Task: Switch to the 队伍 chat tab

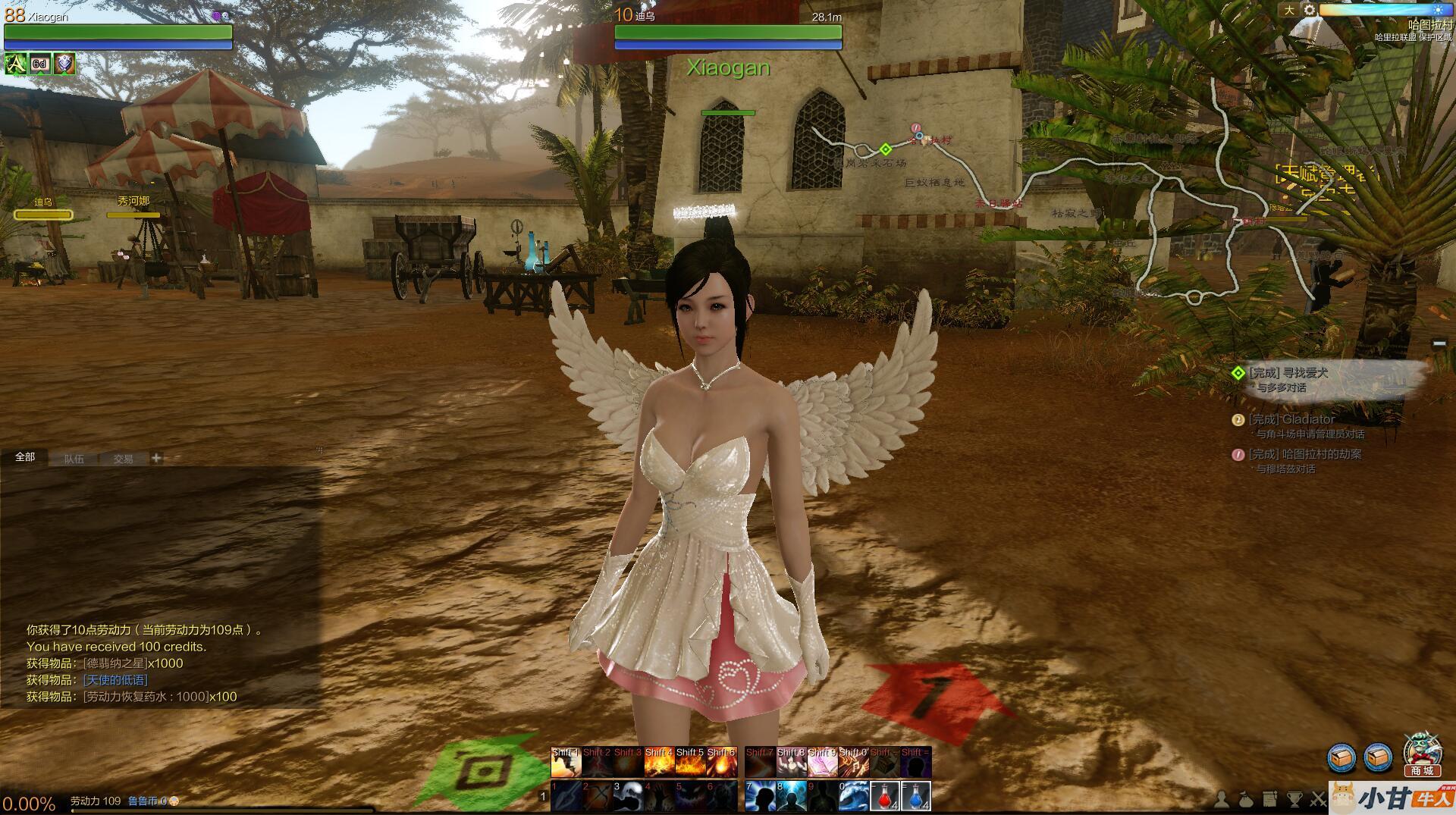Action: click(x=74, y=459)
